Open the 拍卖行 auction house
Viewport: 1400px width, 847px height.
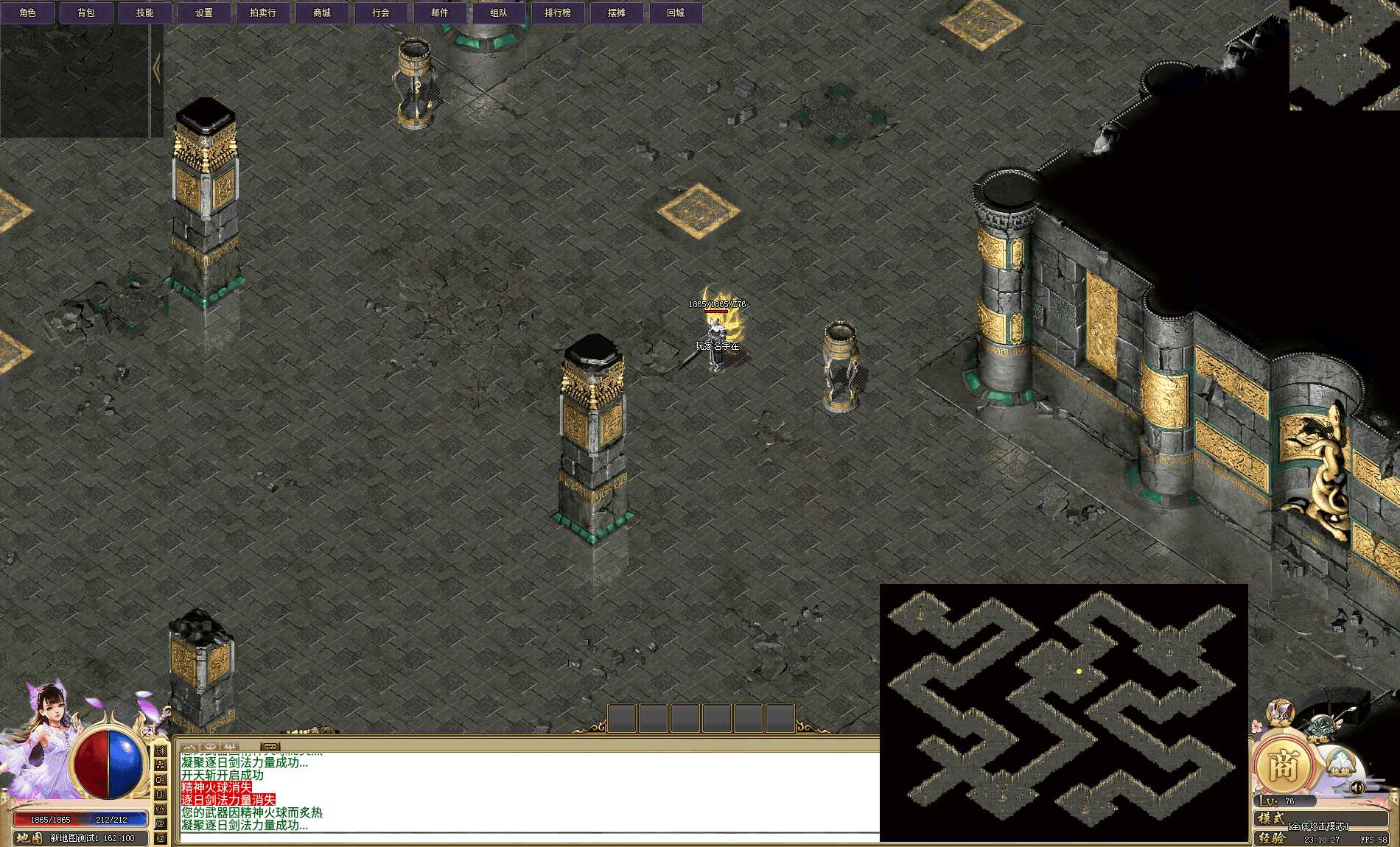263,13
